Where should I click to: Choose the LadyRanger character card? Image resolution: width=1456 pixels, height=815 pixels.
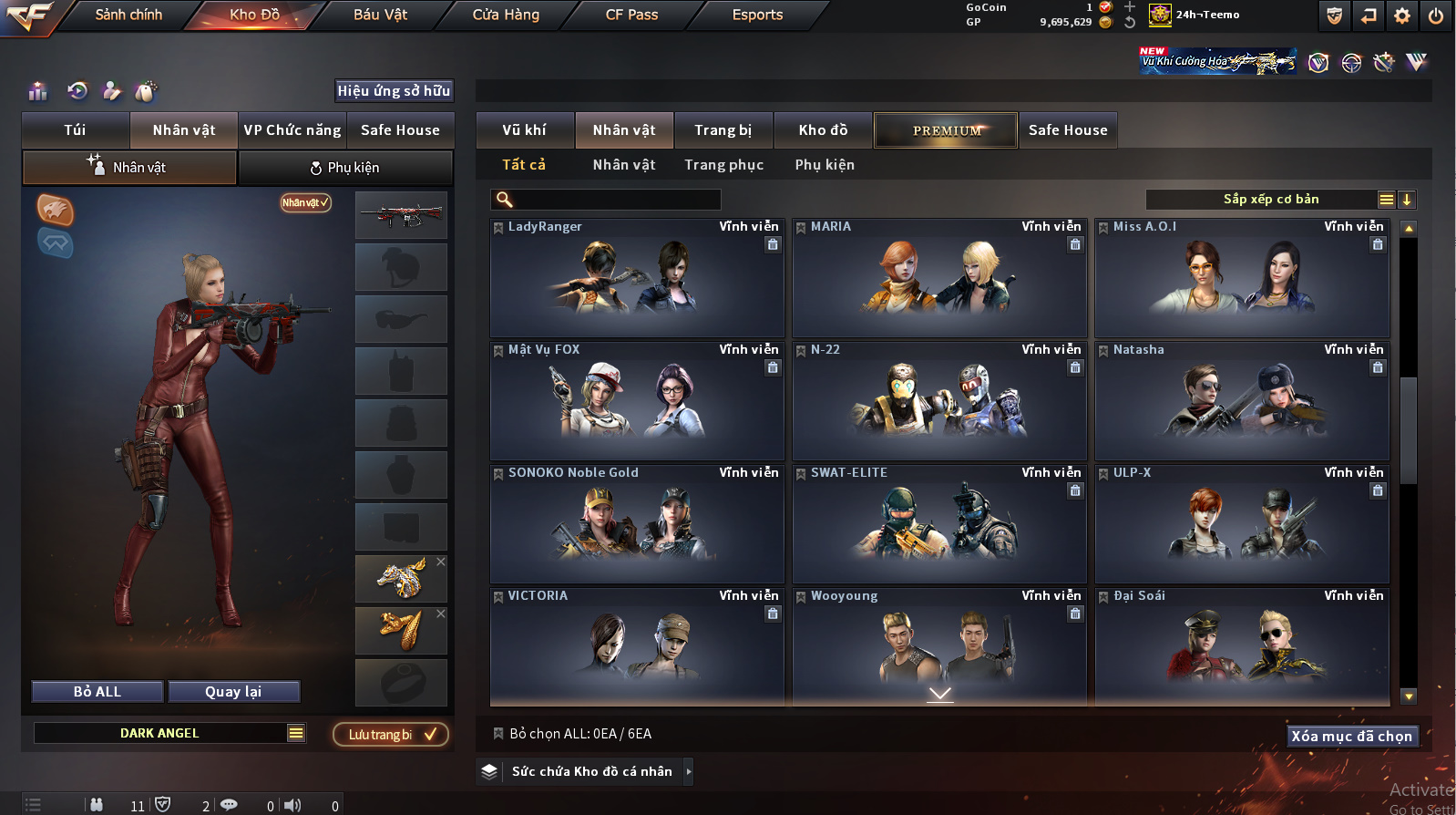tap(637, 278)
